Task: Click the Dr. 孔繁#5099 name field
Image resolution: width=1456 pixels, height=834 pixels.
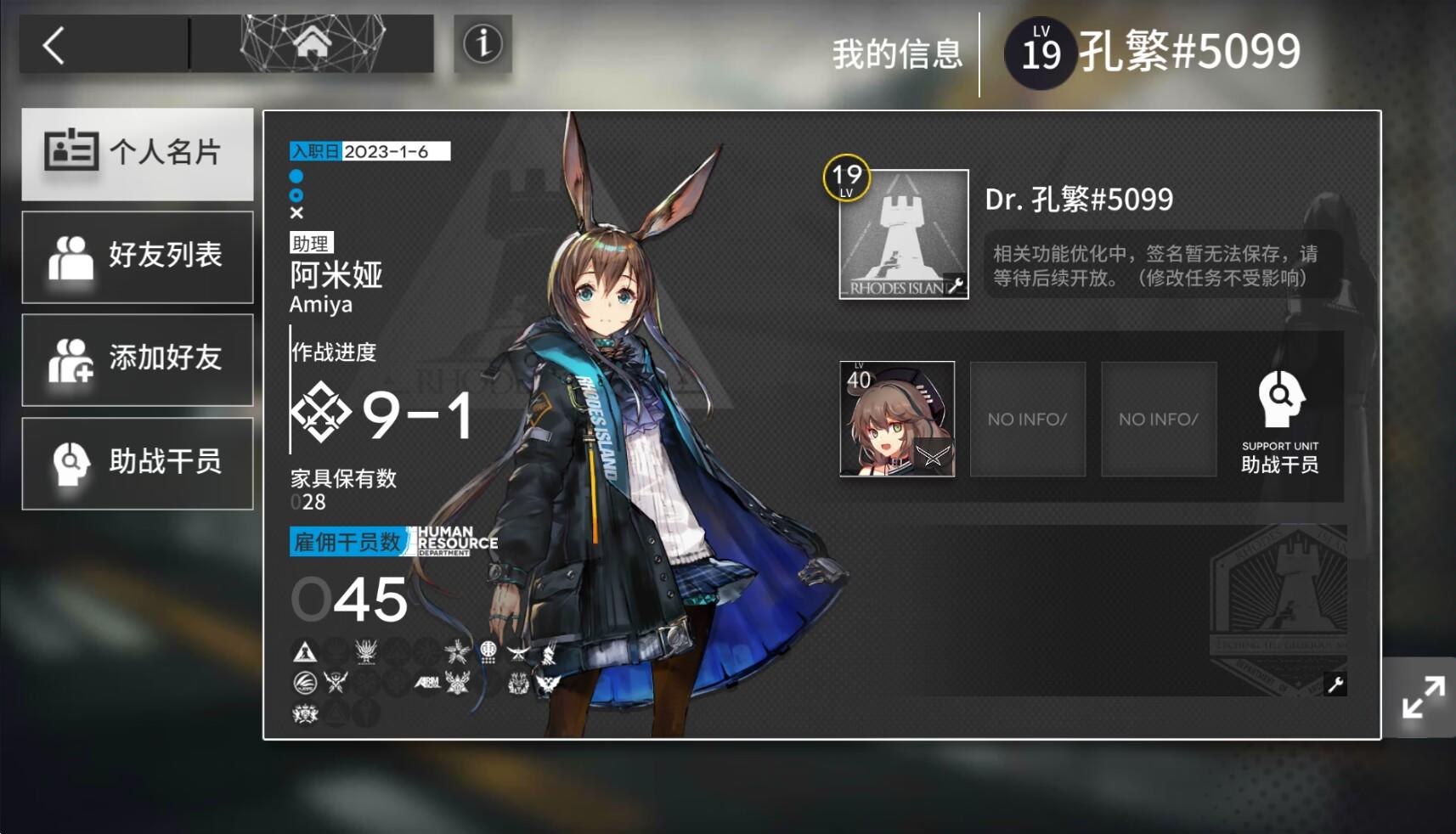Action: click(1081, 200)
